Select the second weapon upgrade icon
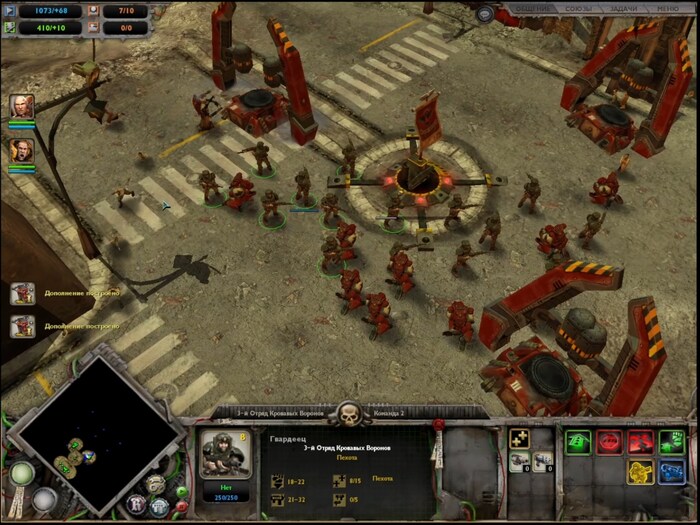 pyautogui.click(x=542, y=461)
